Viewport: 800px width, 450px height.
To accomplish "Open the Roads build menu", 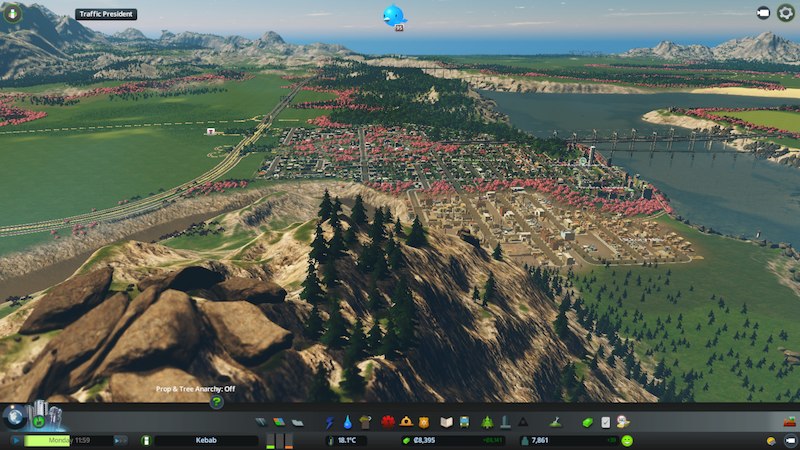I will [x=262, y=423].
